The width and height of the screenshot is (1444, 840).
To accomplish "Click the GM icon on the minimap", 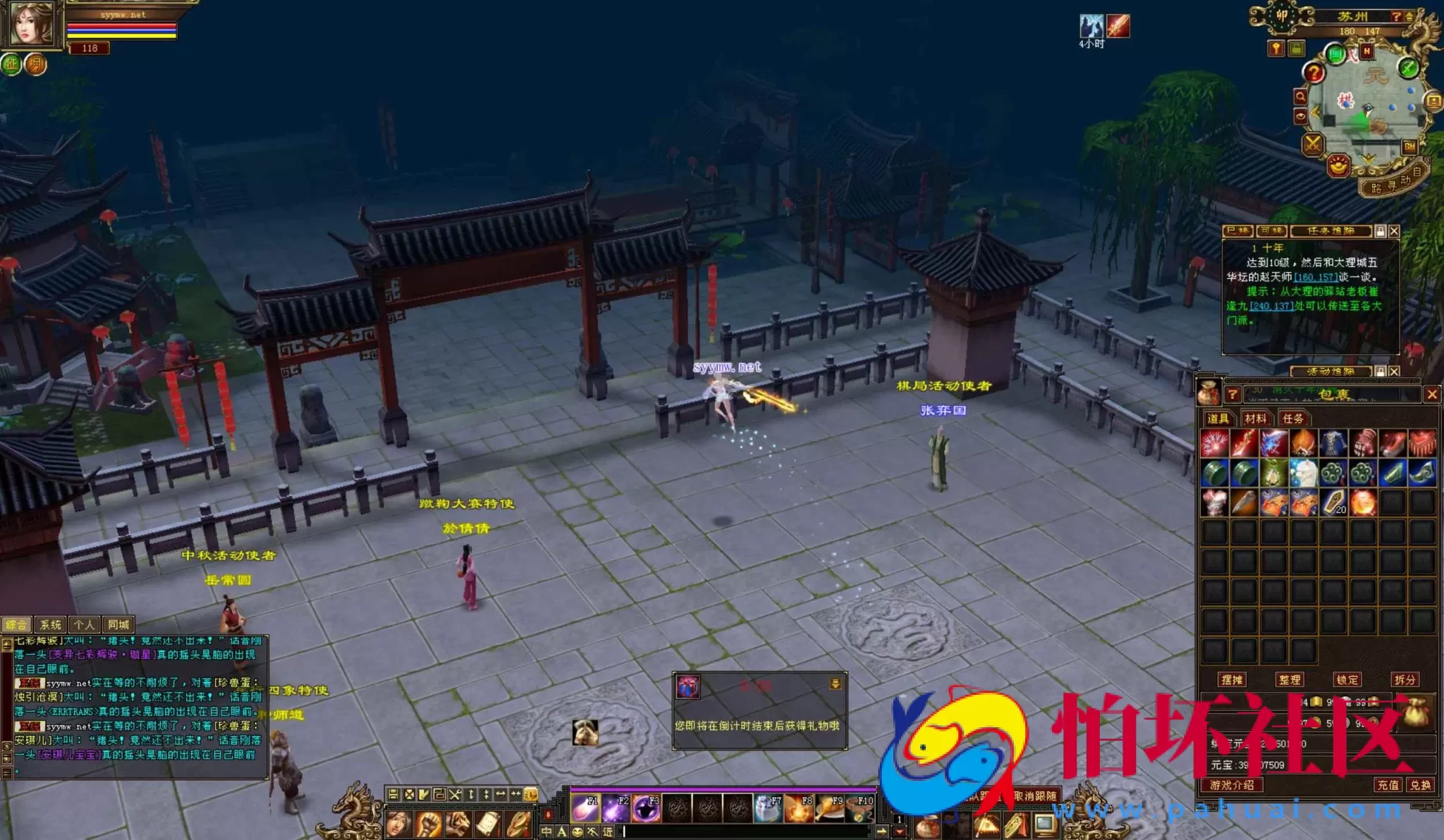I will [1409, 145].
